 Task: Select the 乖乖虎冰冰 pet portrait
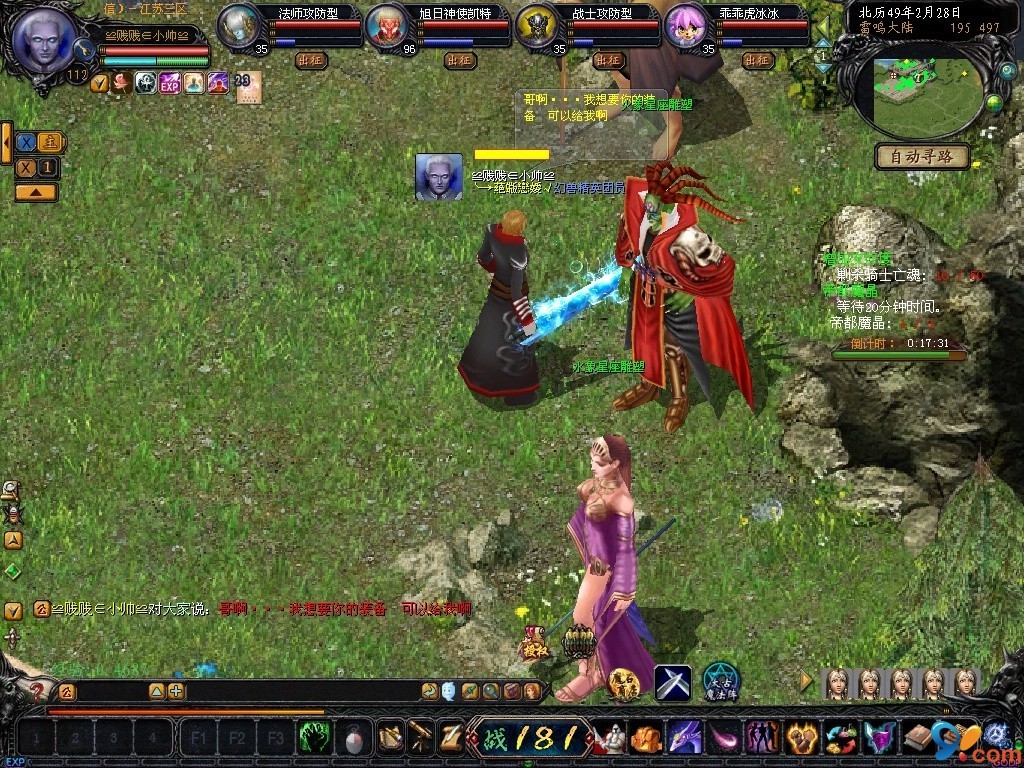click(686, 26)
